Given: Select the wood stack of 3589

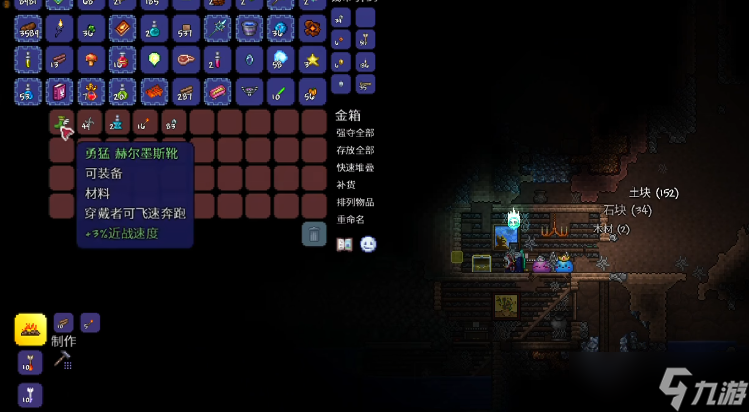Looking at the screenshot, I should click(28, 27).
